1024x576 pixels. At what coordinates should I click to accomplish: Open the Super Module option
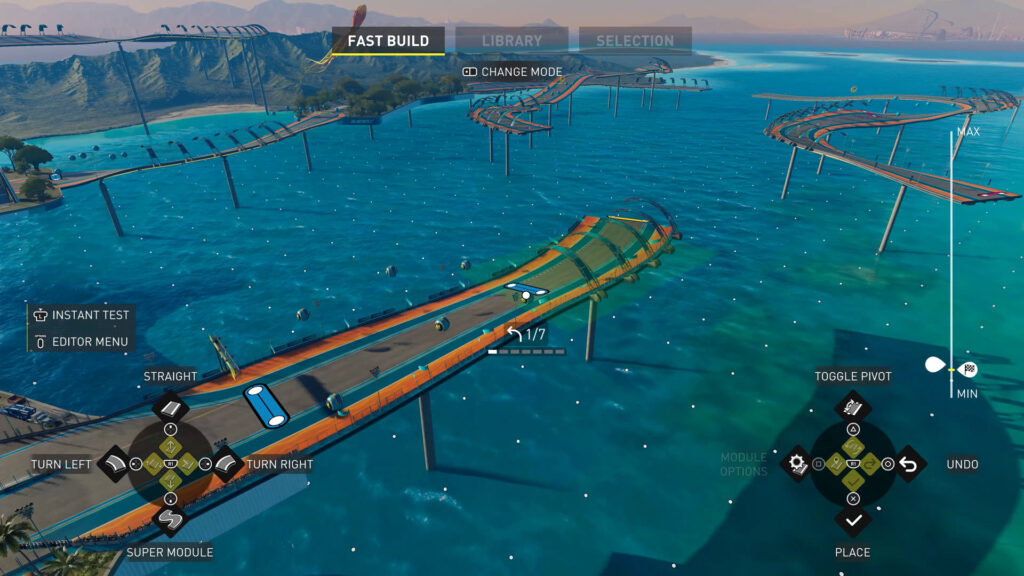point(170,520)
